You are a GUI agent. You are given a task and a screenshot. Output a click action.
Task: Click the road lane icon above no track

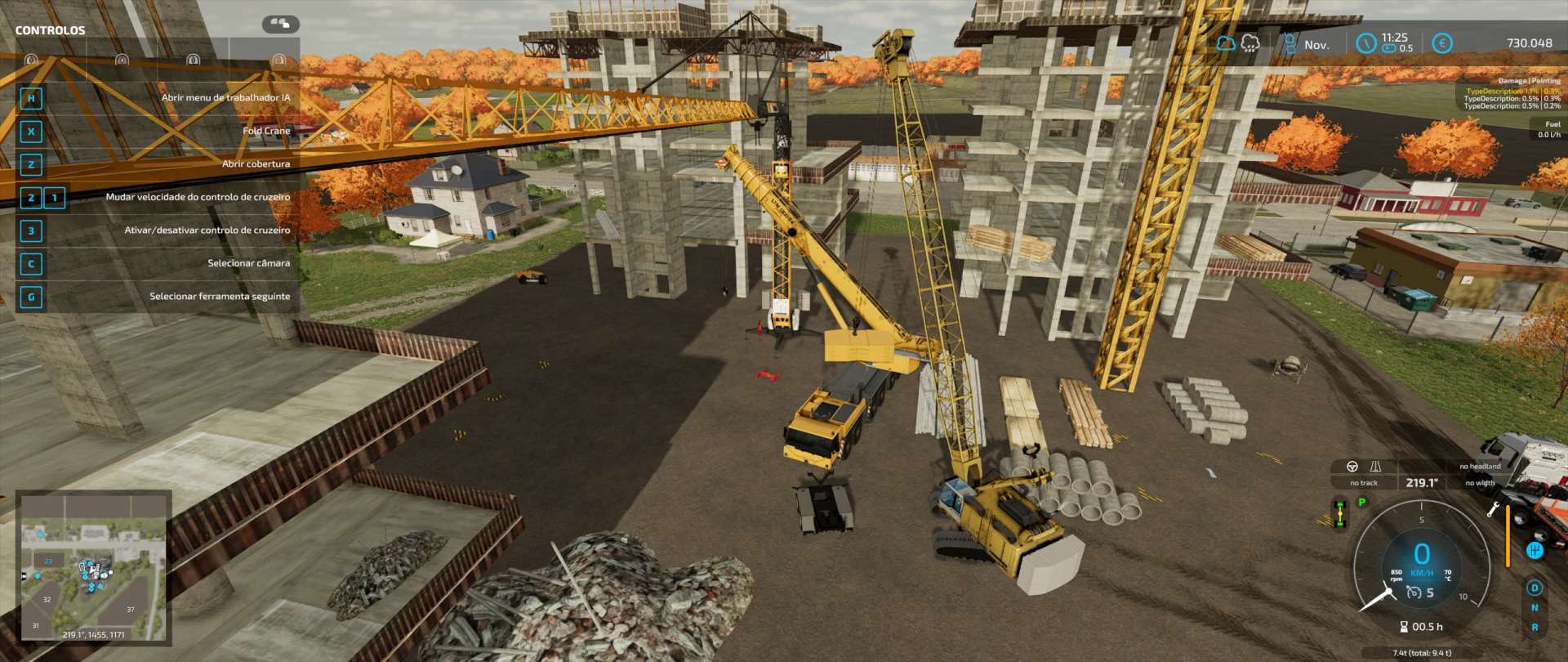click(1376, 467)
